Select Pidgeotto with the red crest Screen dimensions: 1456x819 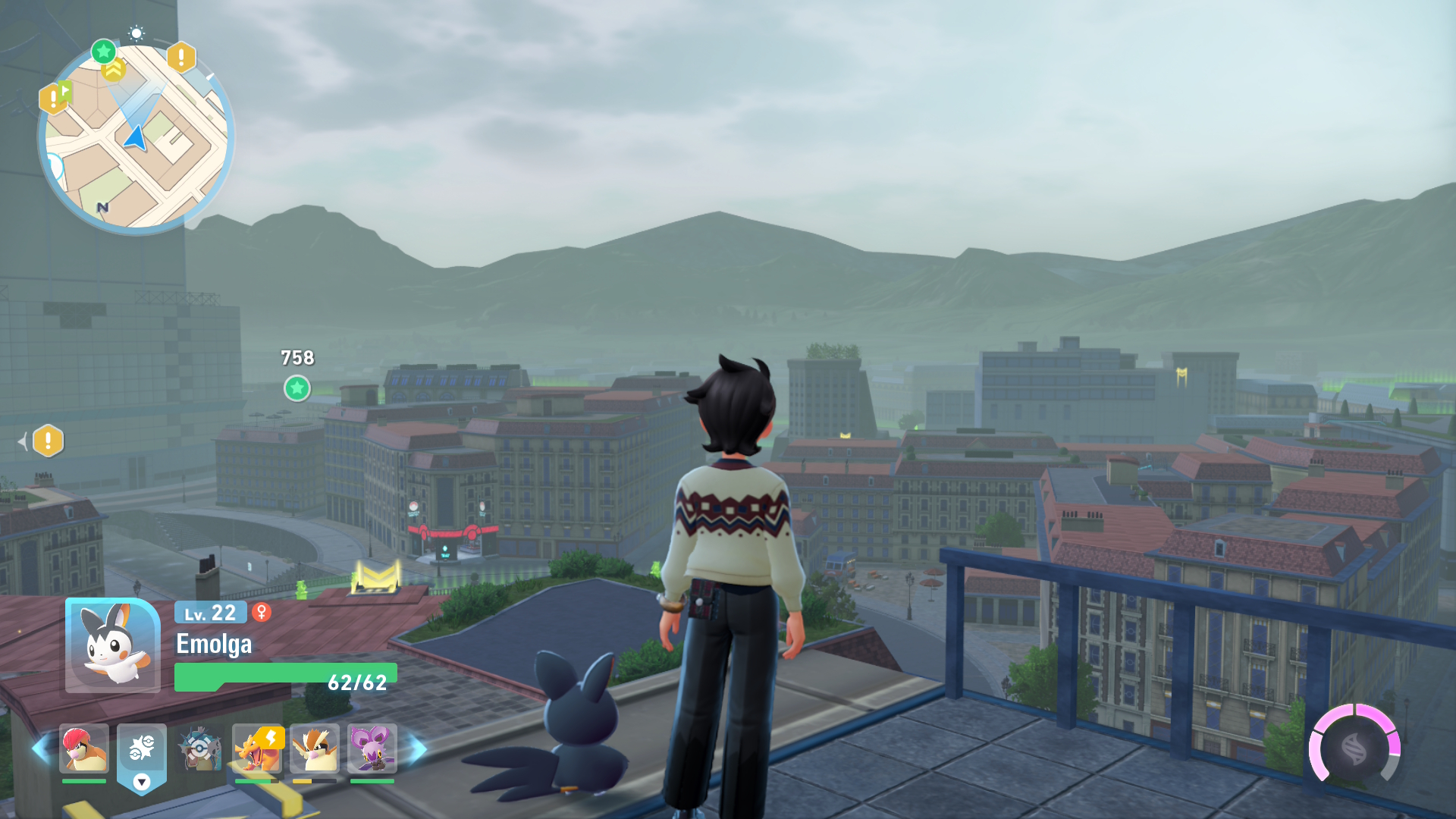tap(84, 748)
